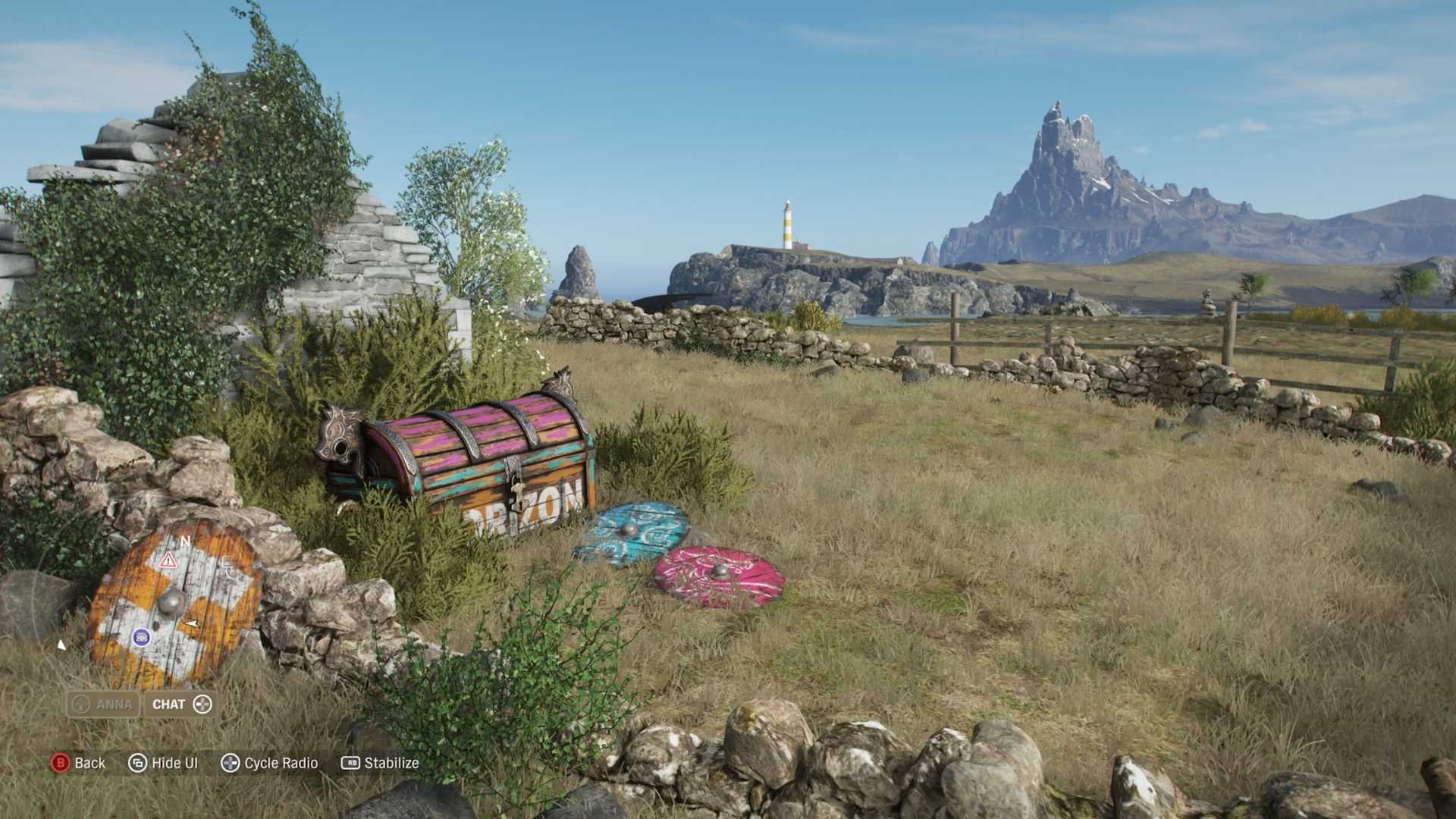Click the white player arrow on the minimap
The width and height of the screenshot is (1456, 819).
(192, 623)
